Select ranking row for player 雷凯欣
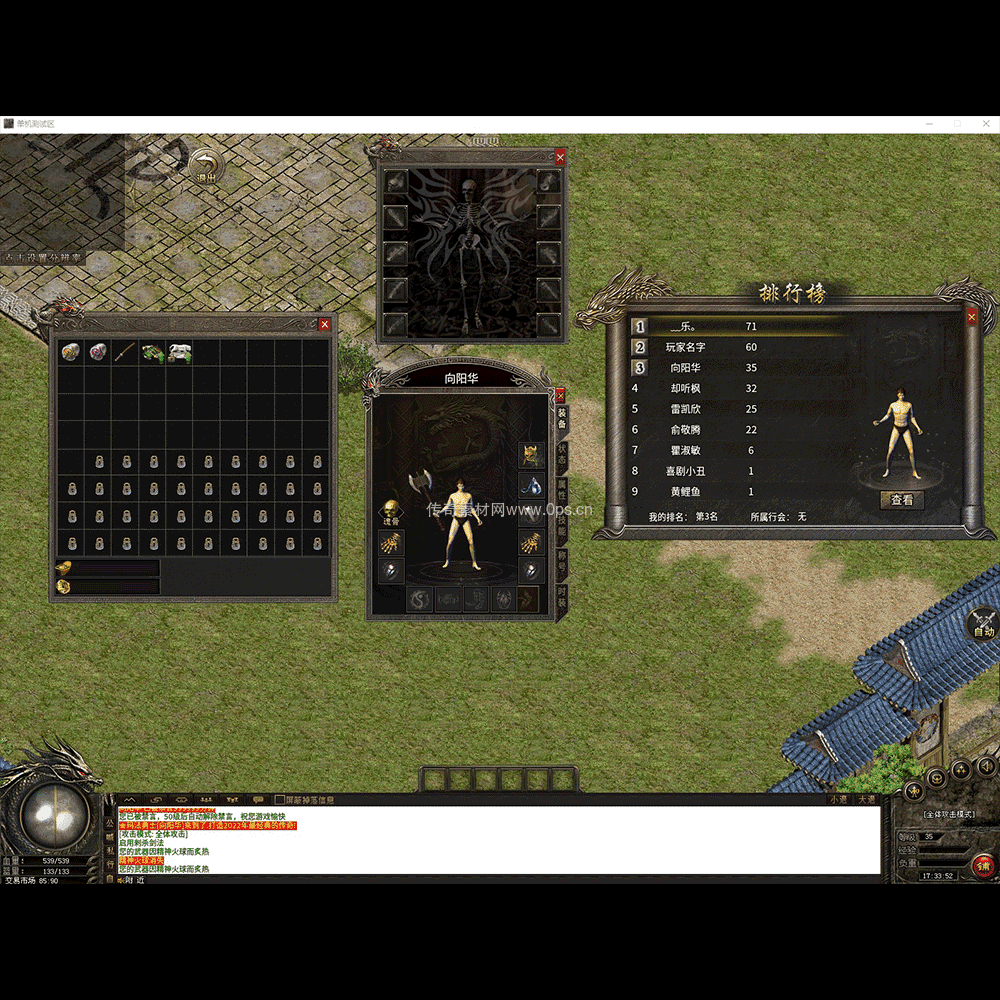Image resolution: width=1000 pixels, height=1000 pixels. click(x=700, y=409)
